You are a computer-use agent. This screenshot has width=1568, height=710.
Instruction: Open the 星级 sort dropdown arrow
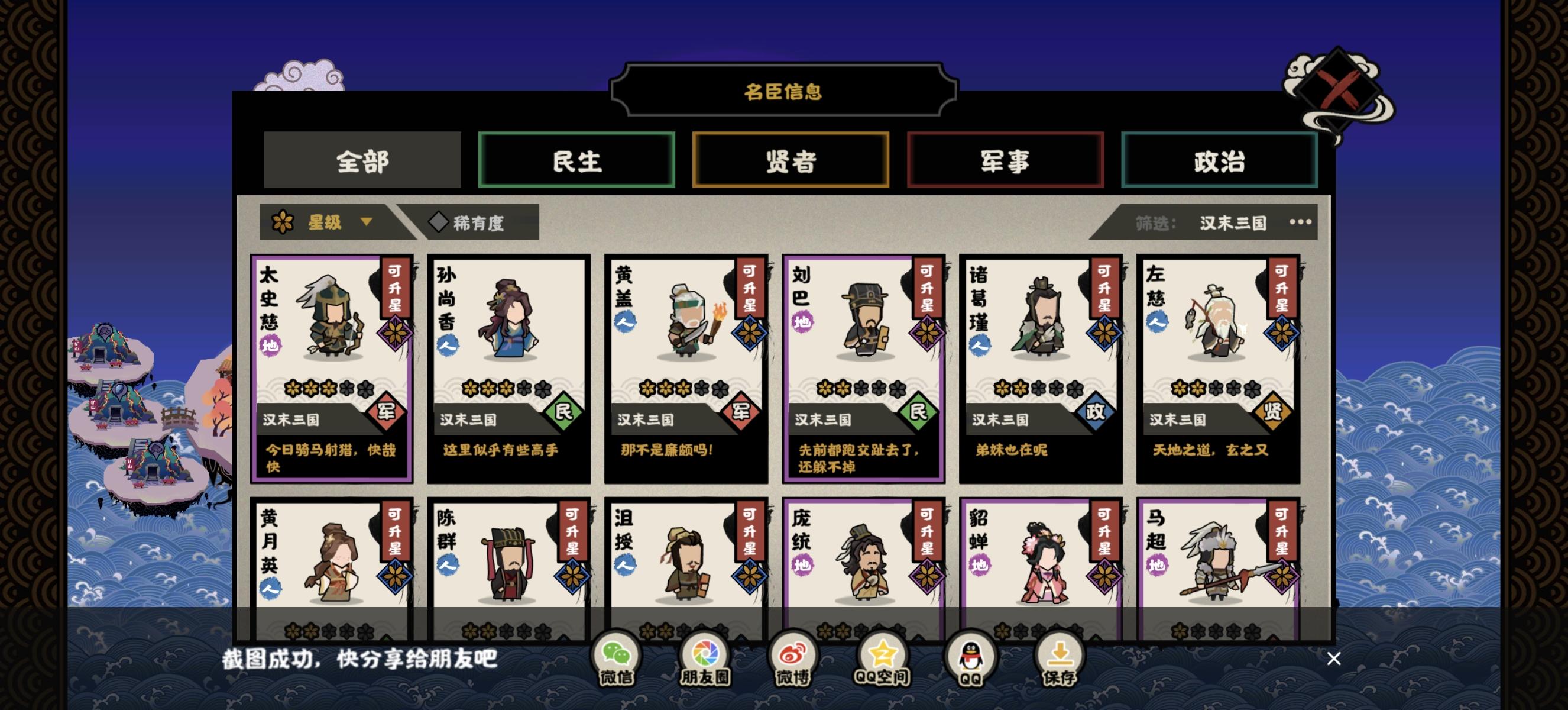coord(366,223)
